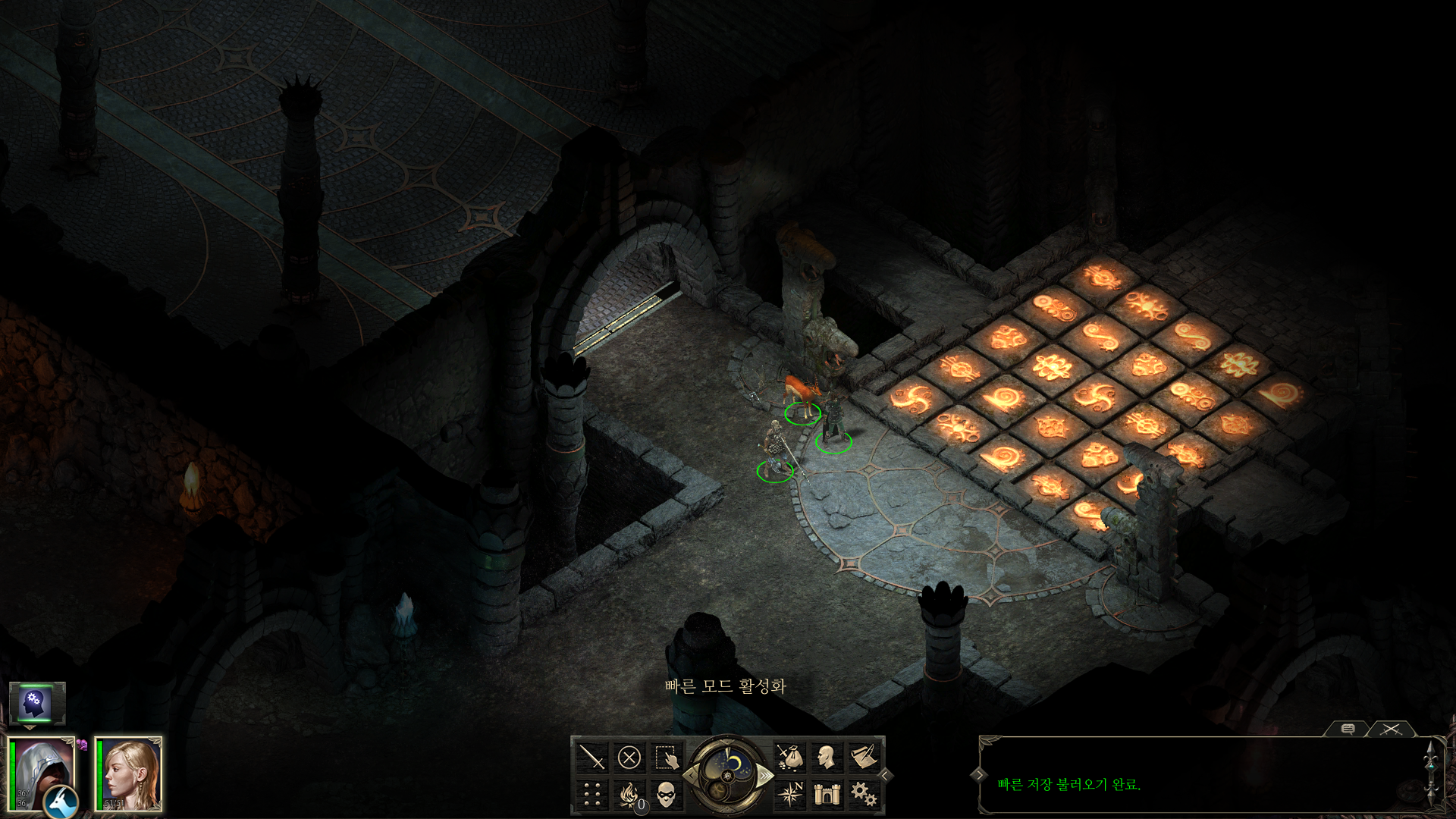Switch to the crossed-swords combat log tab

click(1391, 729)
